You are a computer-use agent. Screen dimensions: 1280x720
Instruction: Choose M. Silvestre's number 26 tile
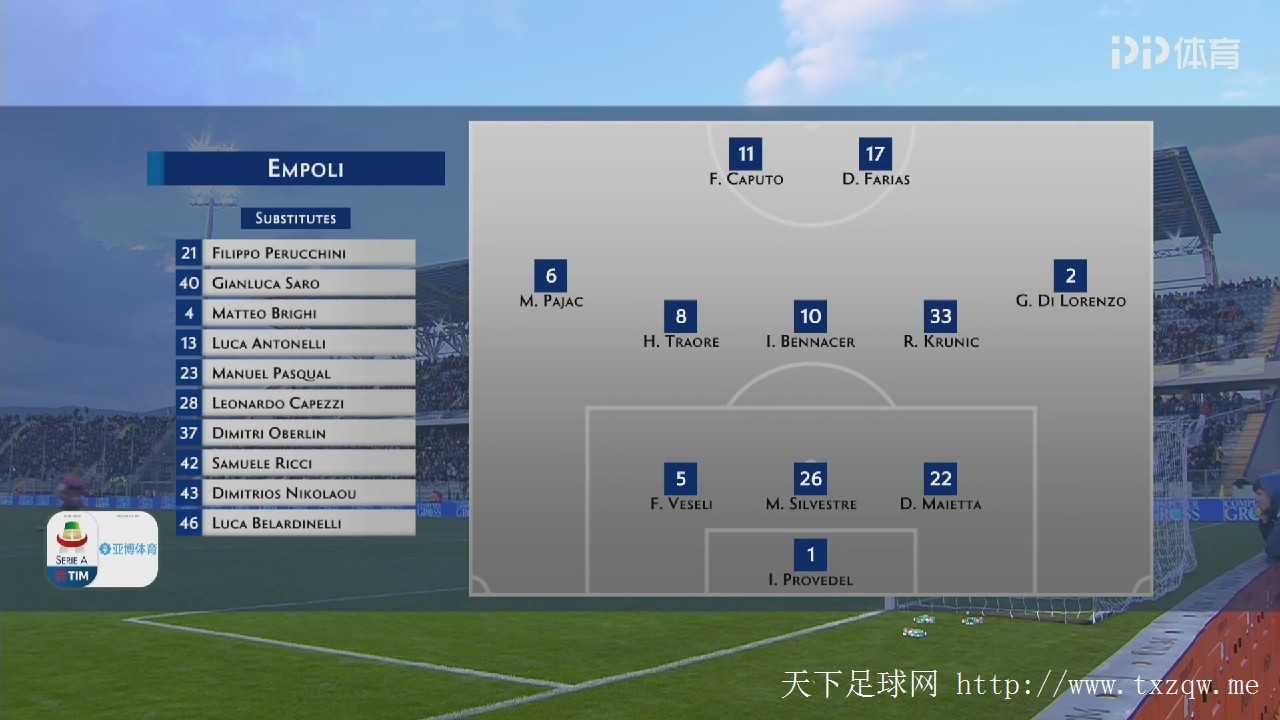(x=810, y=479)
